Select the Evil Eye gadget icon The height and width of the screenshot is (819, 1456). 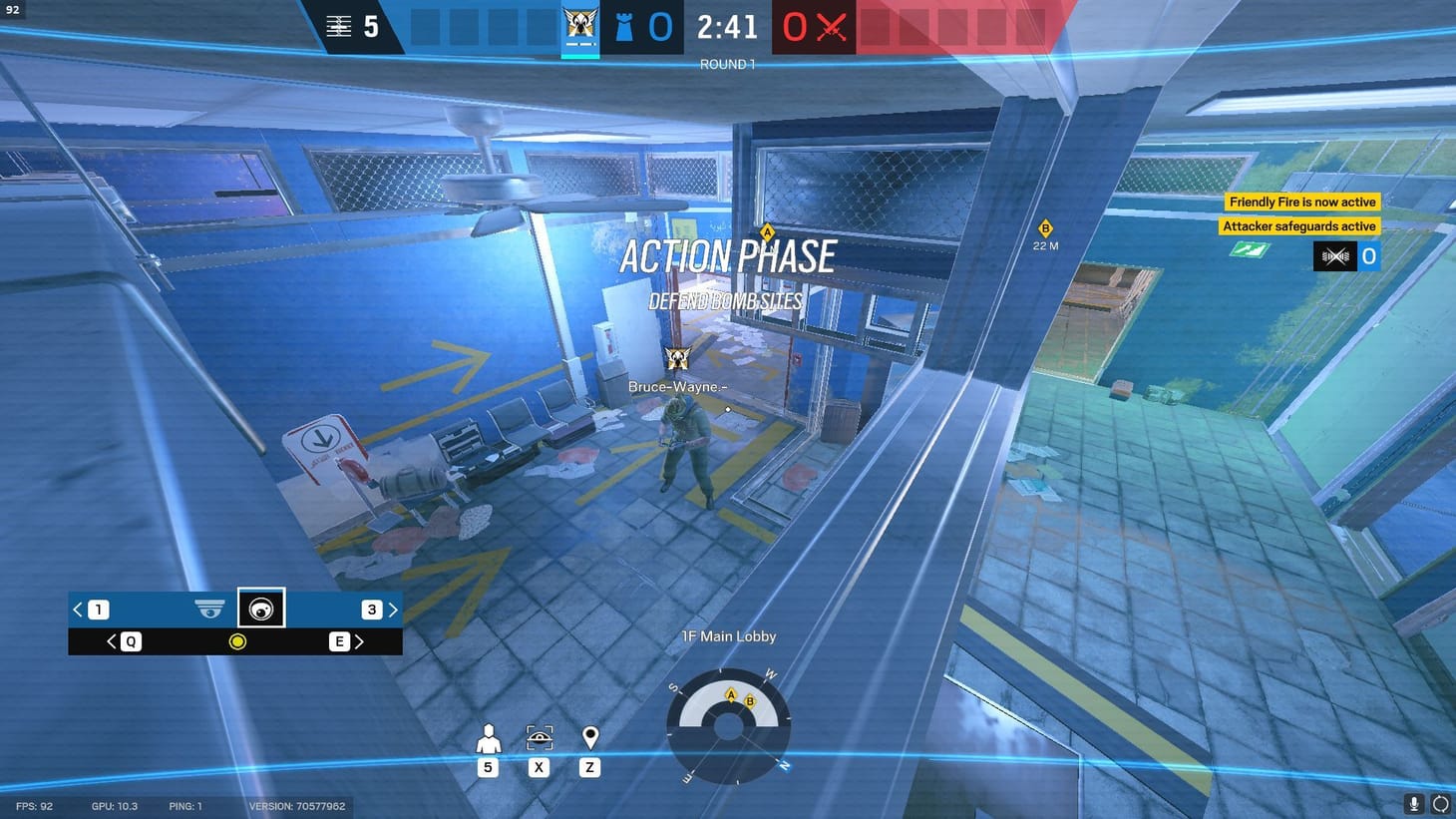pos(261,608)
